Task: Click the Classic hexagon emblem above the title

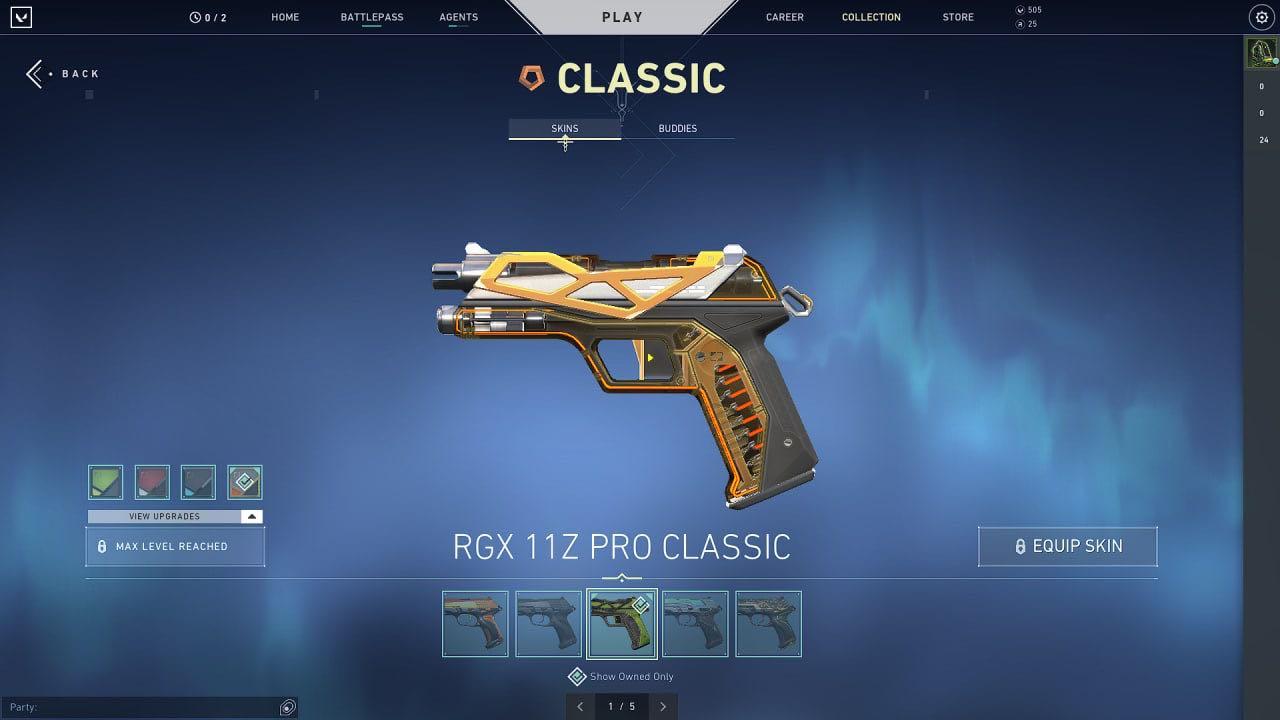Action: pos(531,75)
